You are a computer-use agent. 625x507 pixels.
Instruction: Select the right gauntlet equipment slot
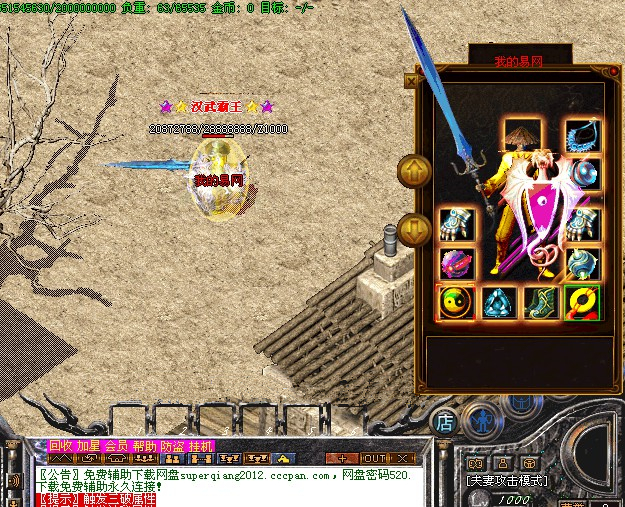click(584, 224)
